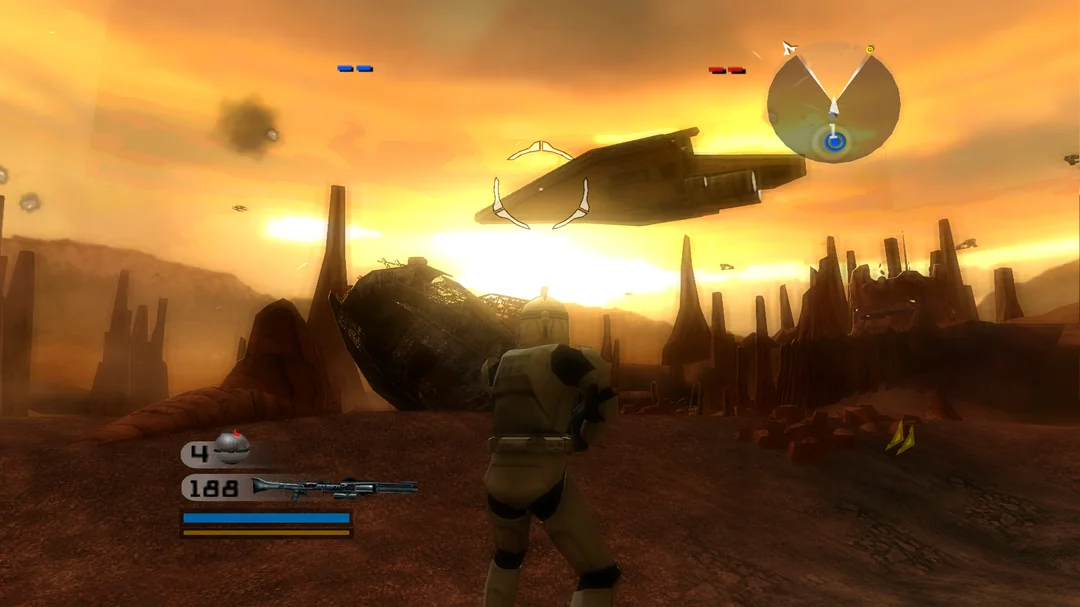Select the blaster rifle weapon icon
The width and height of the screenshot is (1080, 607).
tap(334, 487)
